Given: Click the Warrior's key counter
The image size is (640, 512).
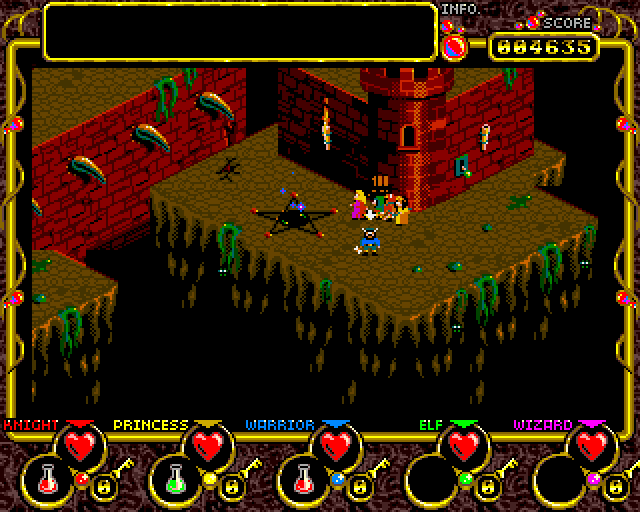Looking at the screenshot, I should point(358,487).
